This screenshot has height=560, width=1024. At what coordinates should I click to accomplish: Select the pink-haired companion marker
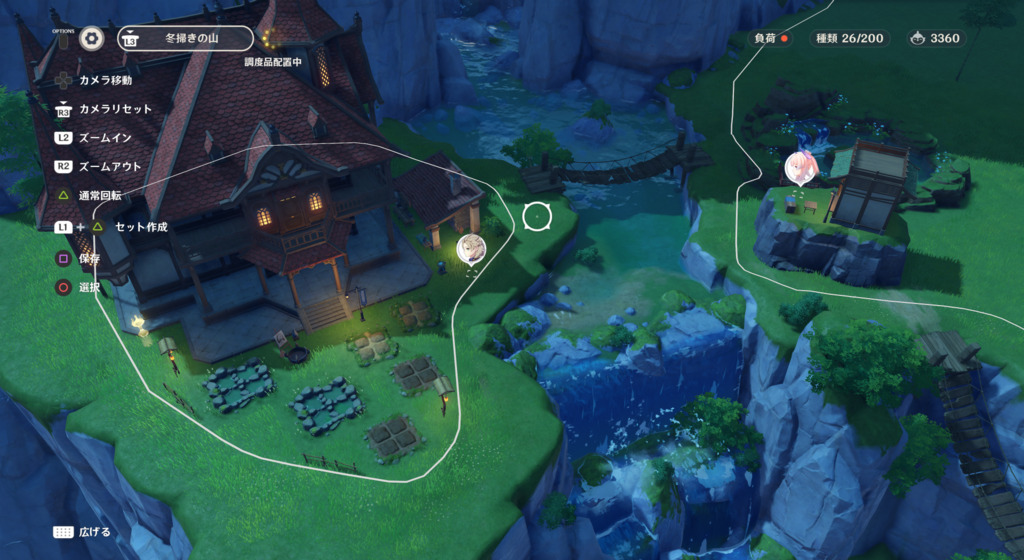pyautogui.click(x=801, y=167)
